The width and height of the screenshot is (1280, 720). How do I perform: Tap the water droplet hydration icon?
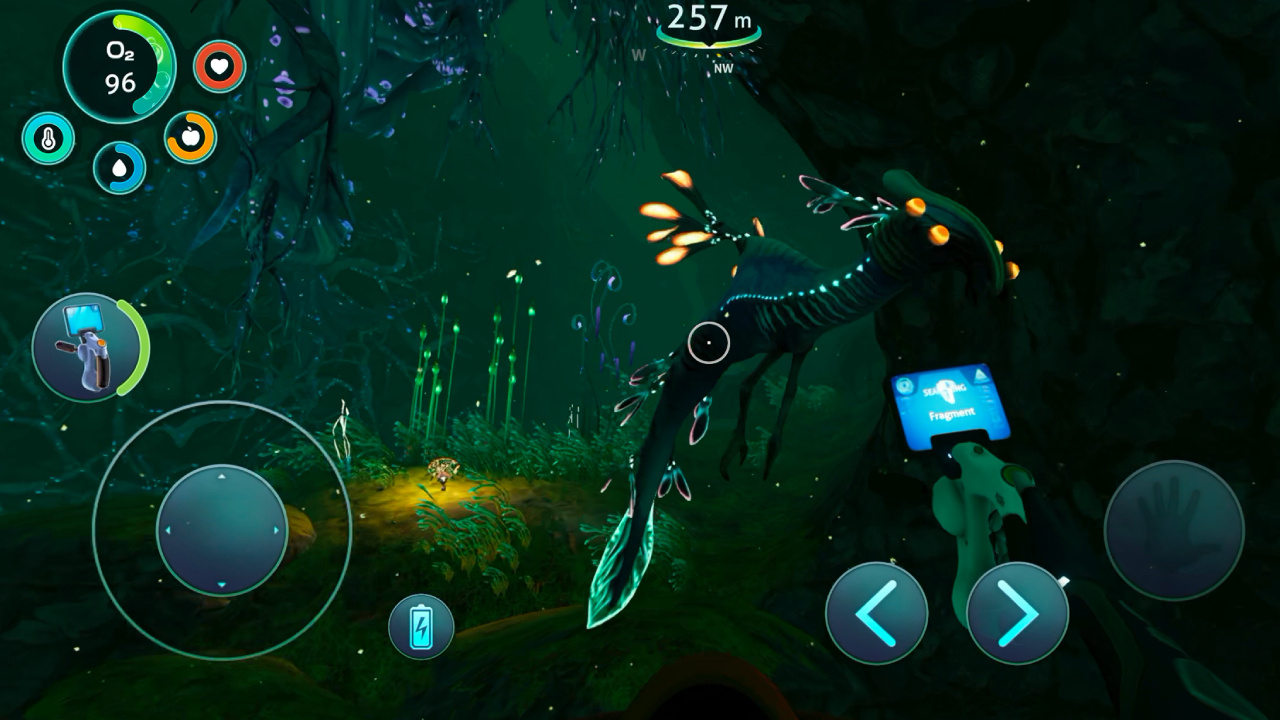point(120,168)
